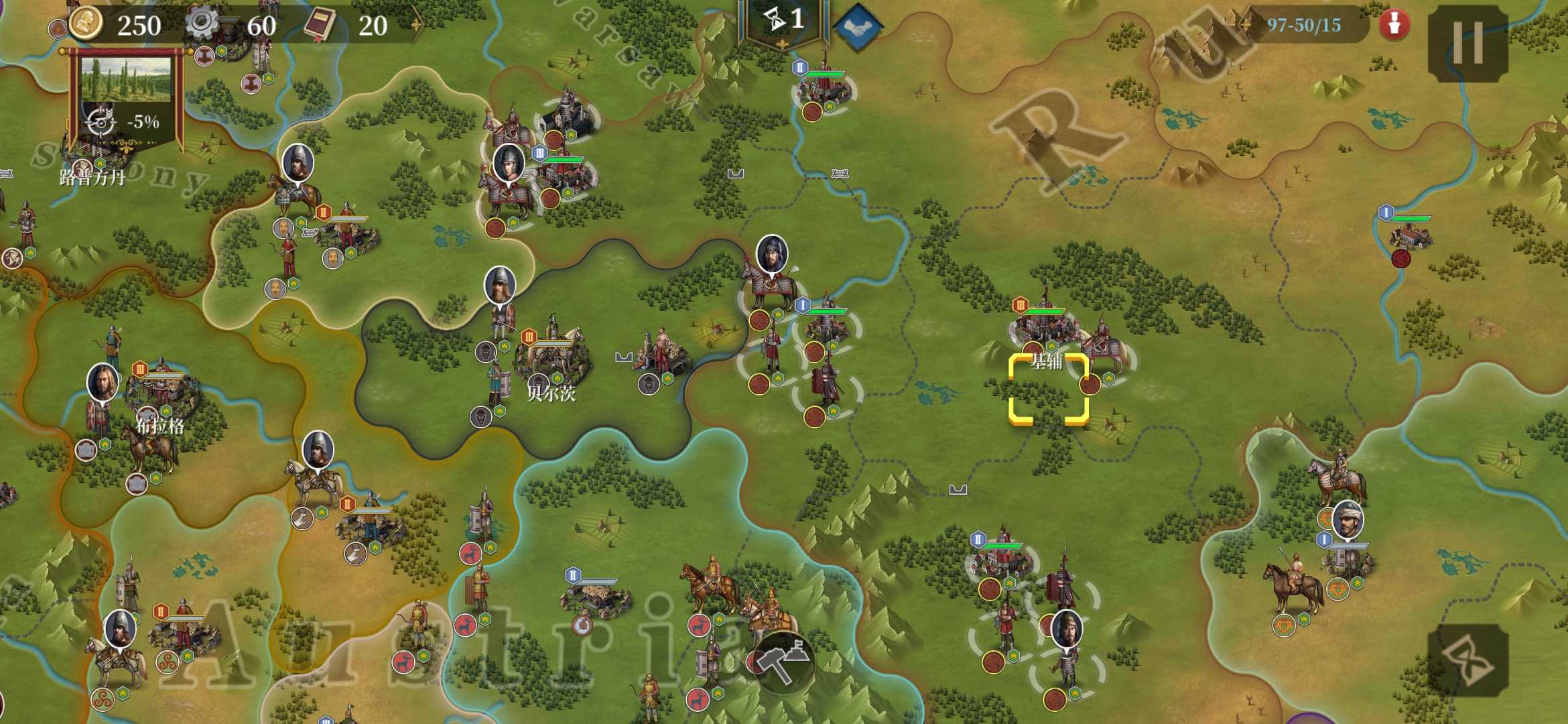The image size is (1568, 724).
Task: Tap the red pawn population icon
Action: tap(1394, 25)
